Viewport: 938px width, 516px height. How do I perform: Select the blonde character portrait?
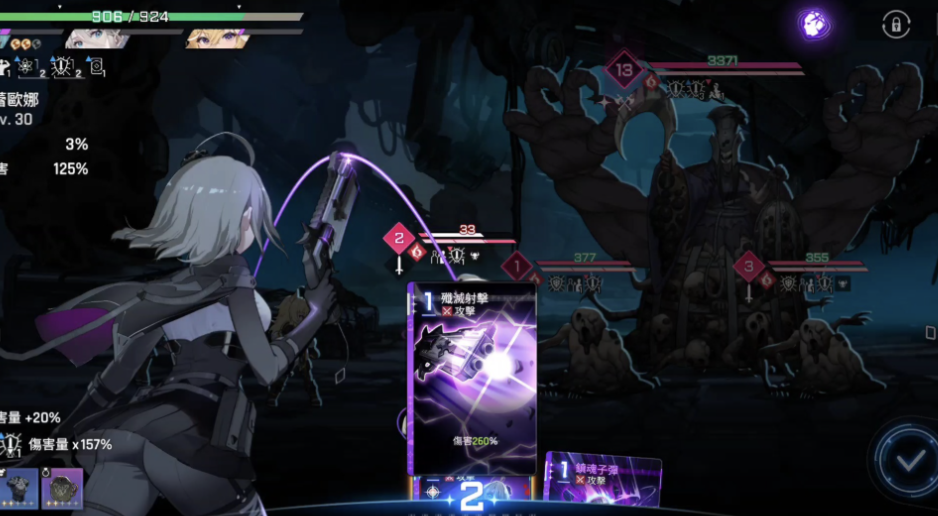pyautogui.click(x=213, y=39)
